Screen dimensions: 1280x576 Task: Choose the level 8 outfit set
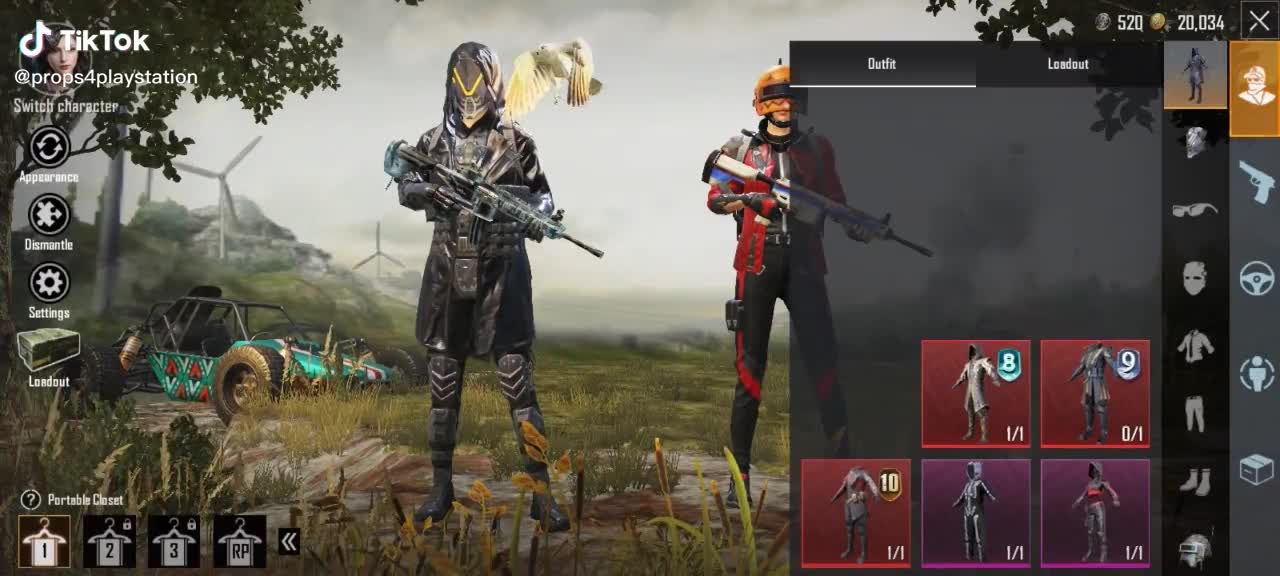pos(975,393)
